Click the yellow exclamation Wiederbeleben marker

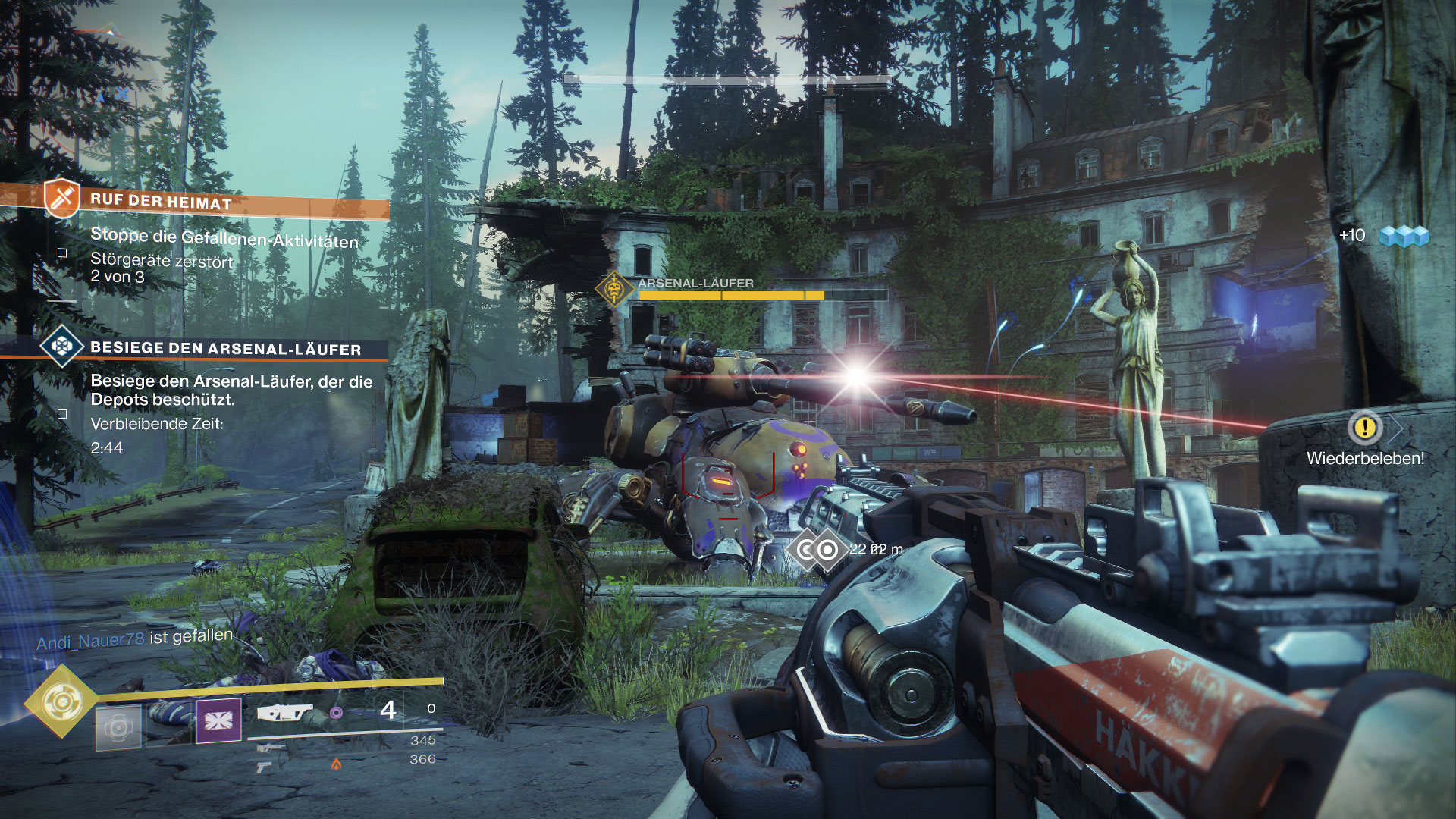[x=1365, y=428]
